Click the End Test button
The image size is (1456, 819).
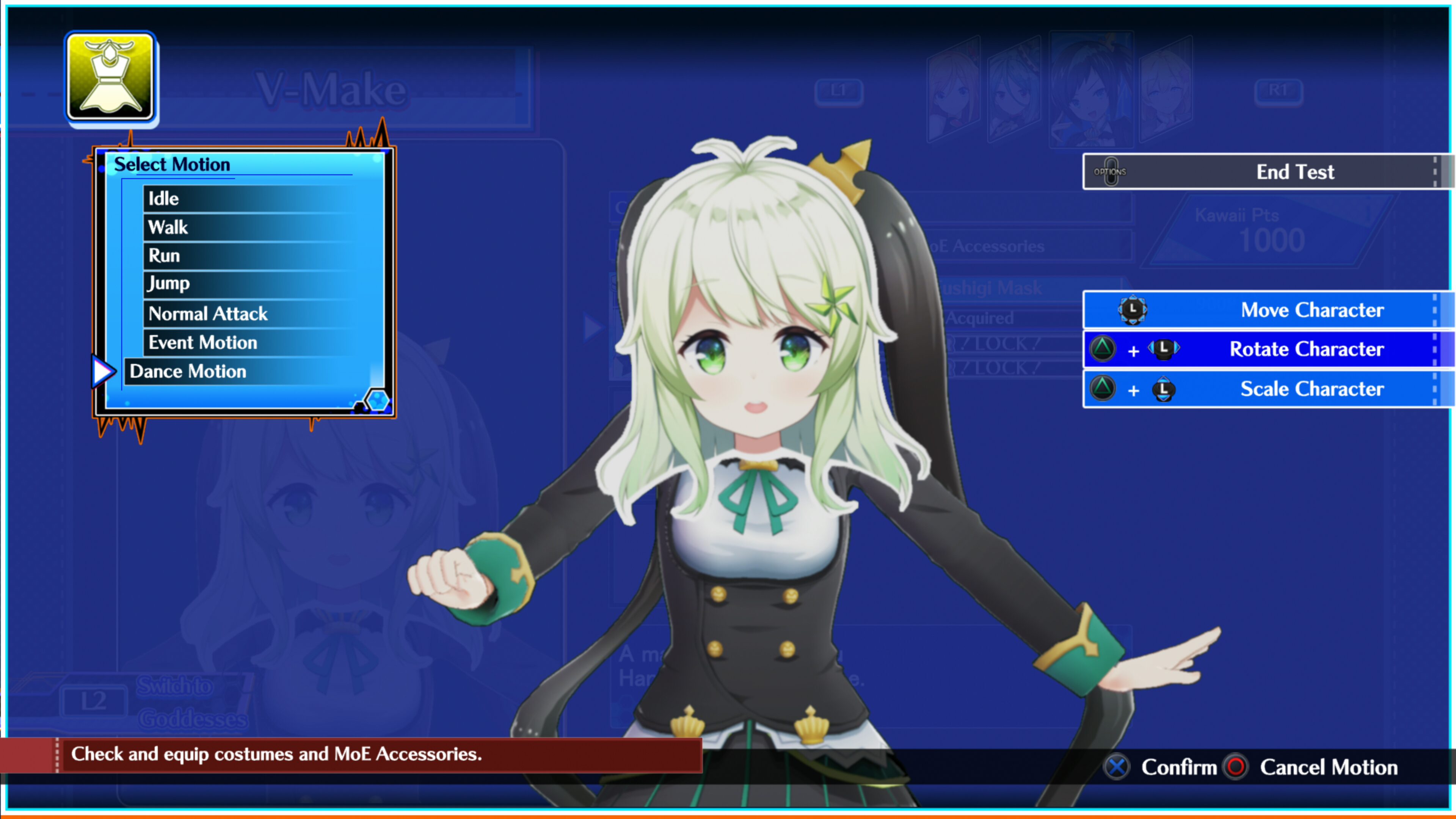tap(1295, 172)
